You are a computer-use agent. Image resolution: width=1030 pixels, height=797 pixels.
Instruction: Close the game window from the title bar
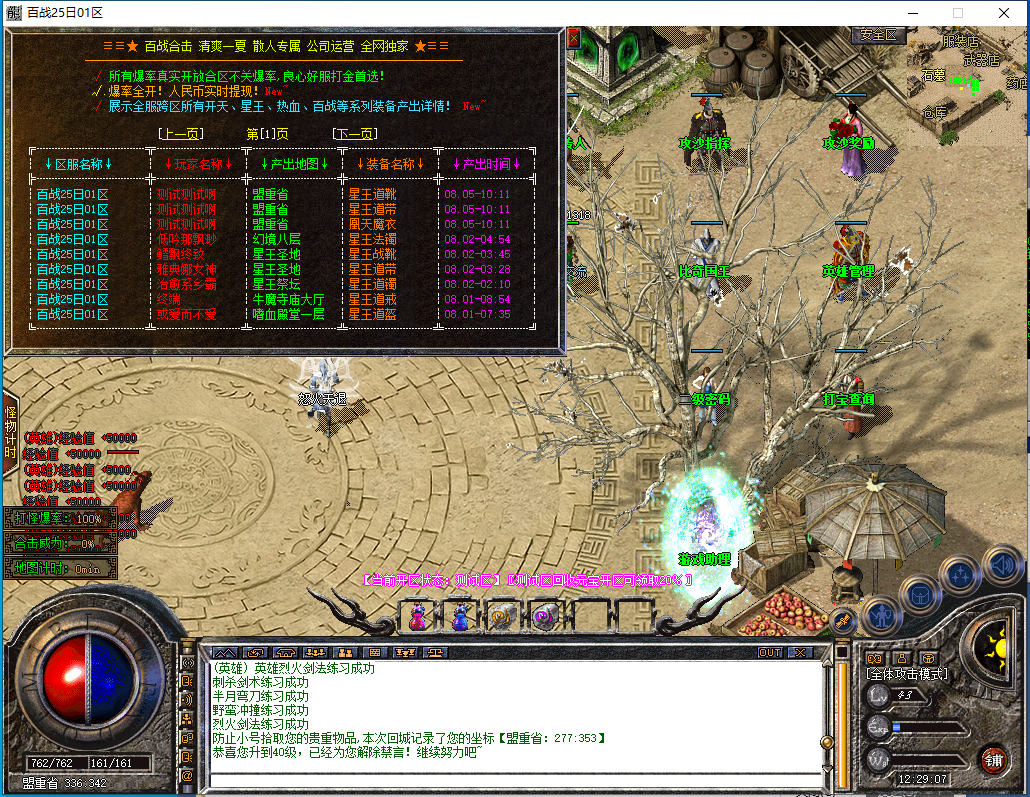(1005, 13)
